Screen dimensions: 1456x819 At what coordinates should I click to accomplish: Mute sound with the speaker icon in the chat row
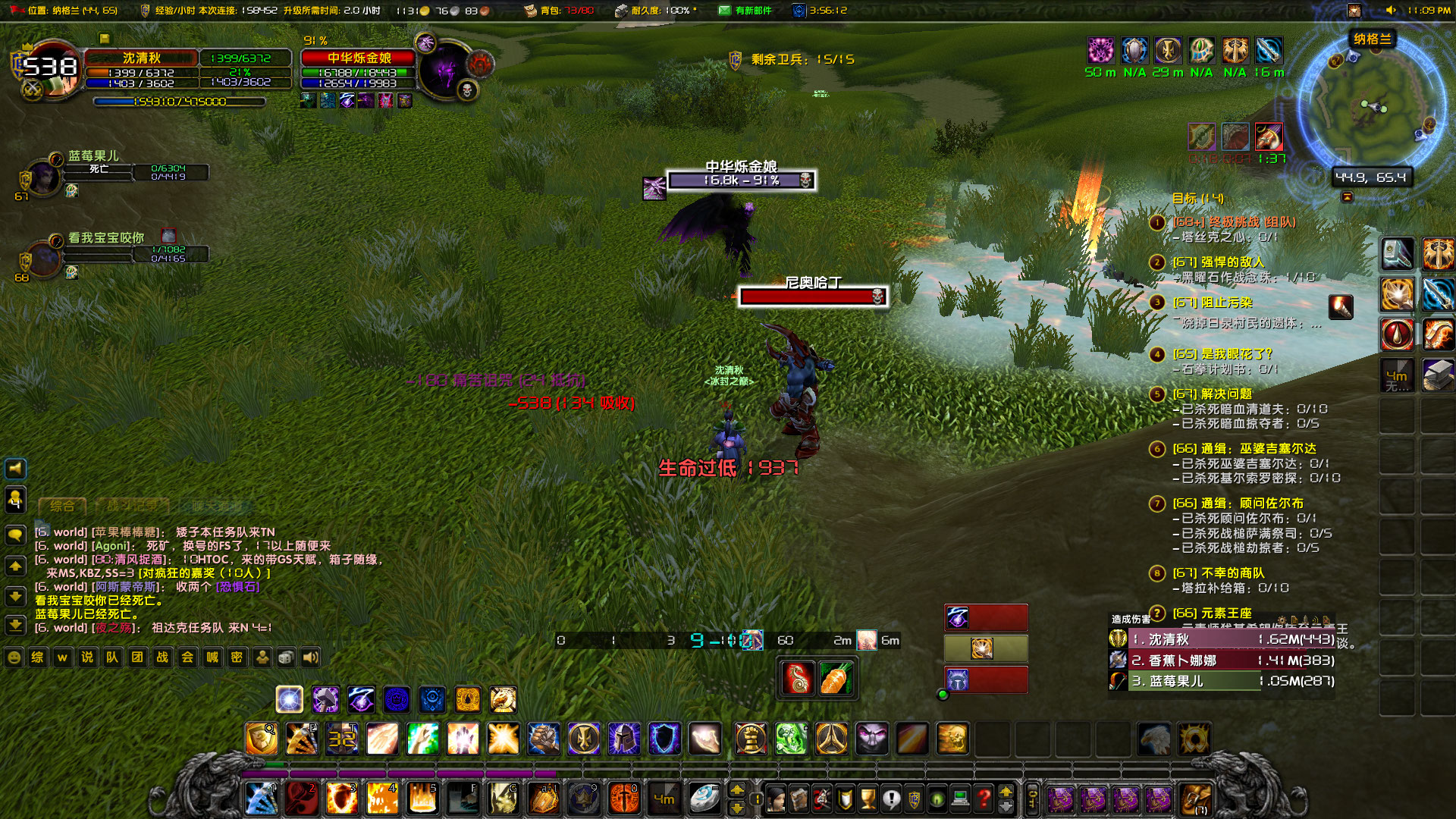(311, 657)
